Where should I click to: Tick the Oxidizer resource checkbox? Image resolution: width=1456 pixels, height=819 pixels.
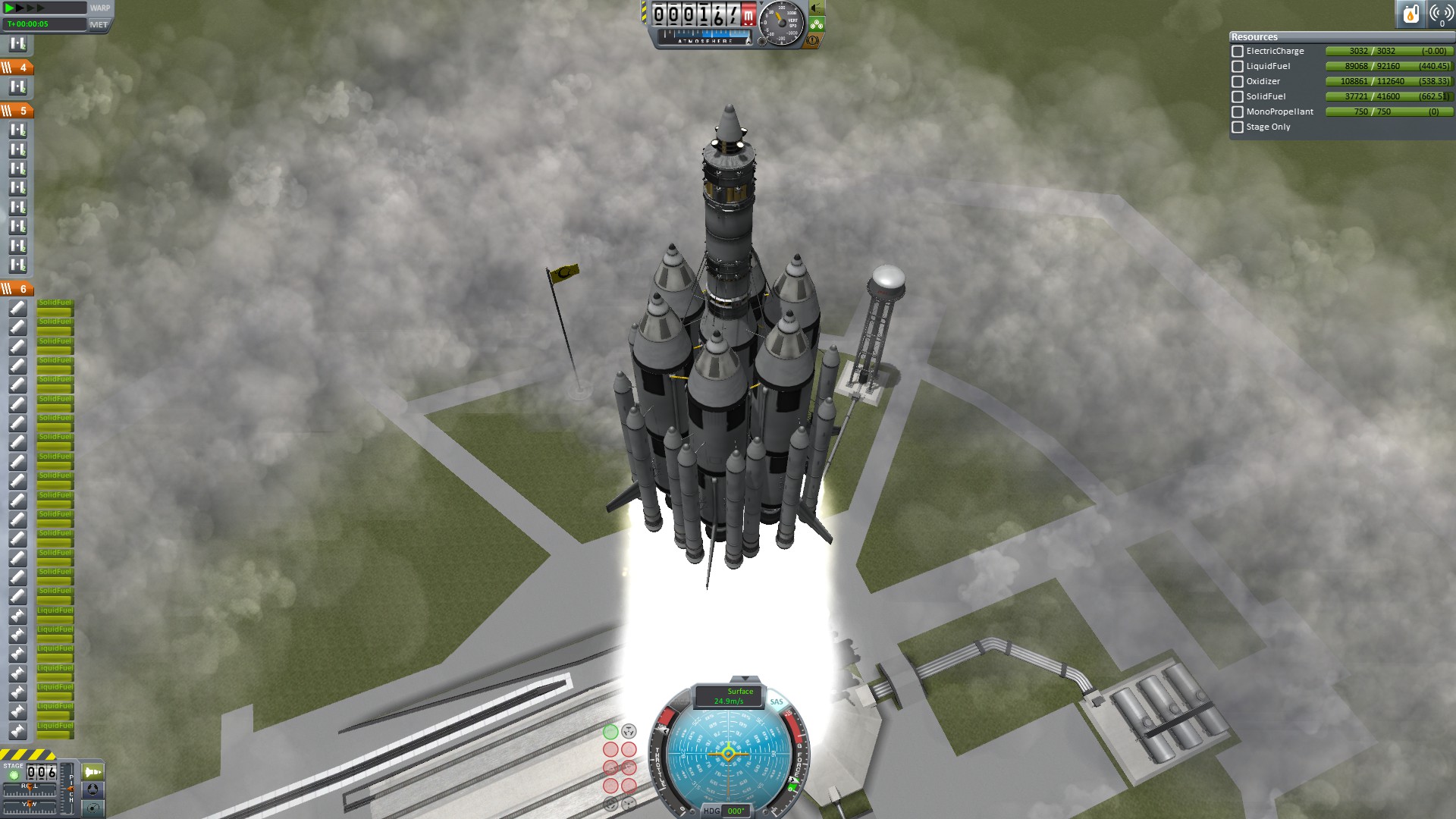coord(1238,82)
